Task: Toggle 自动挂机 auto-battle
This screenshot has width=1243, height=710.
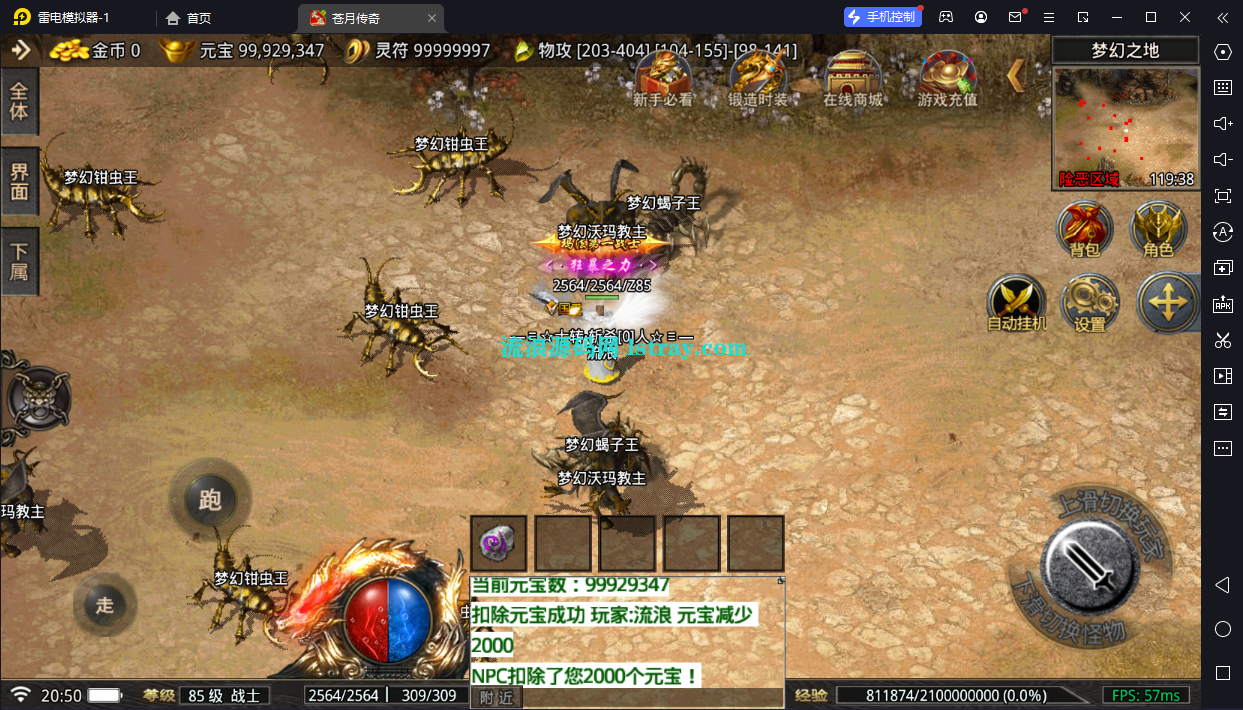Action: [x=1016, y=303]
